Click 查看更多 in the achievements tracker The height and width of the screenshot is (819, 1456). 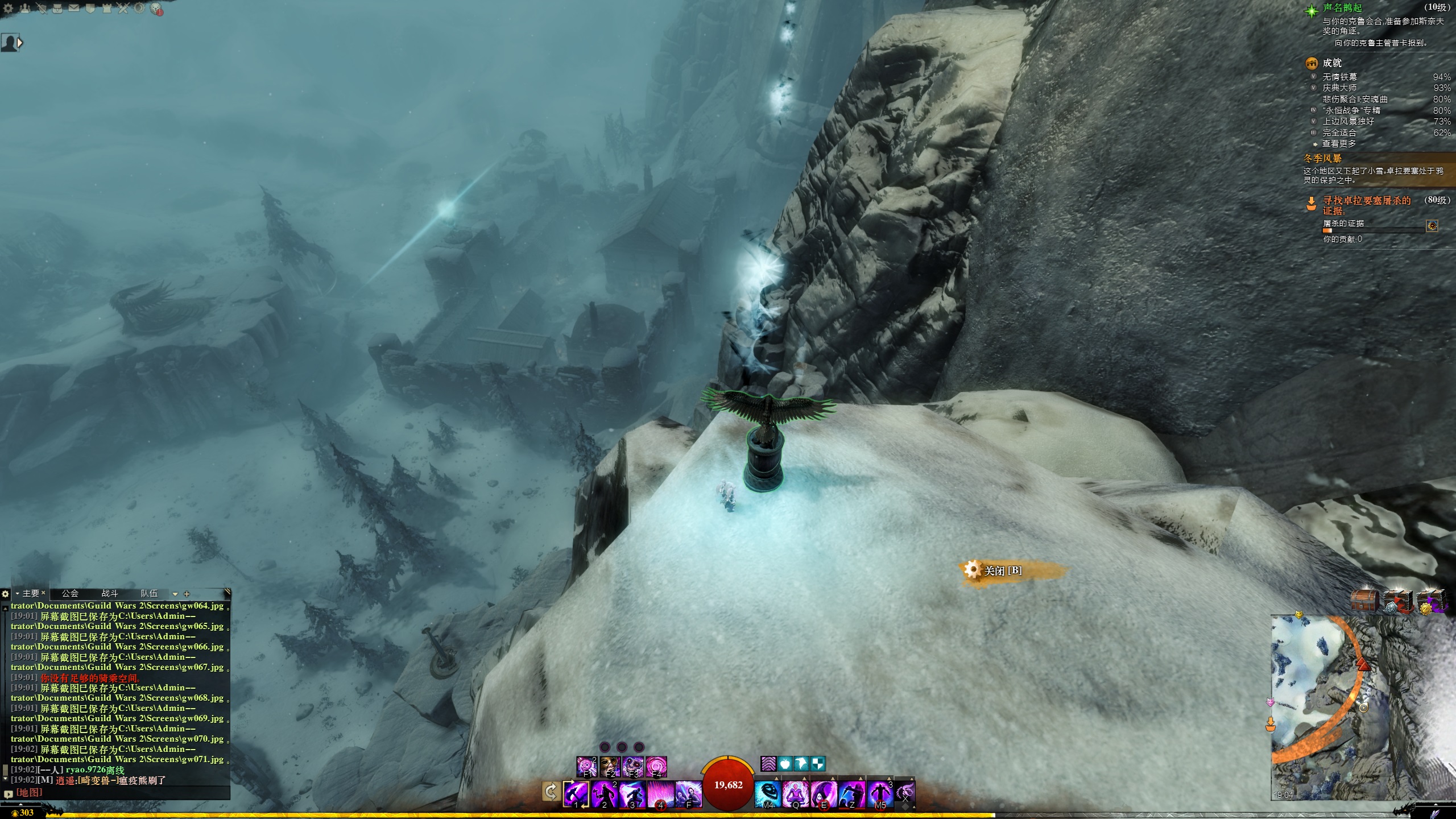tap(1339, 144)
